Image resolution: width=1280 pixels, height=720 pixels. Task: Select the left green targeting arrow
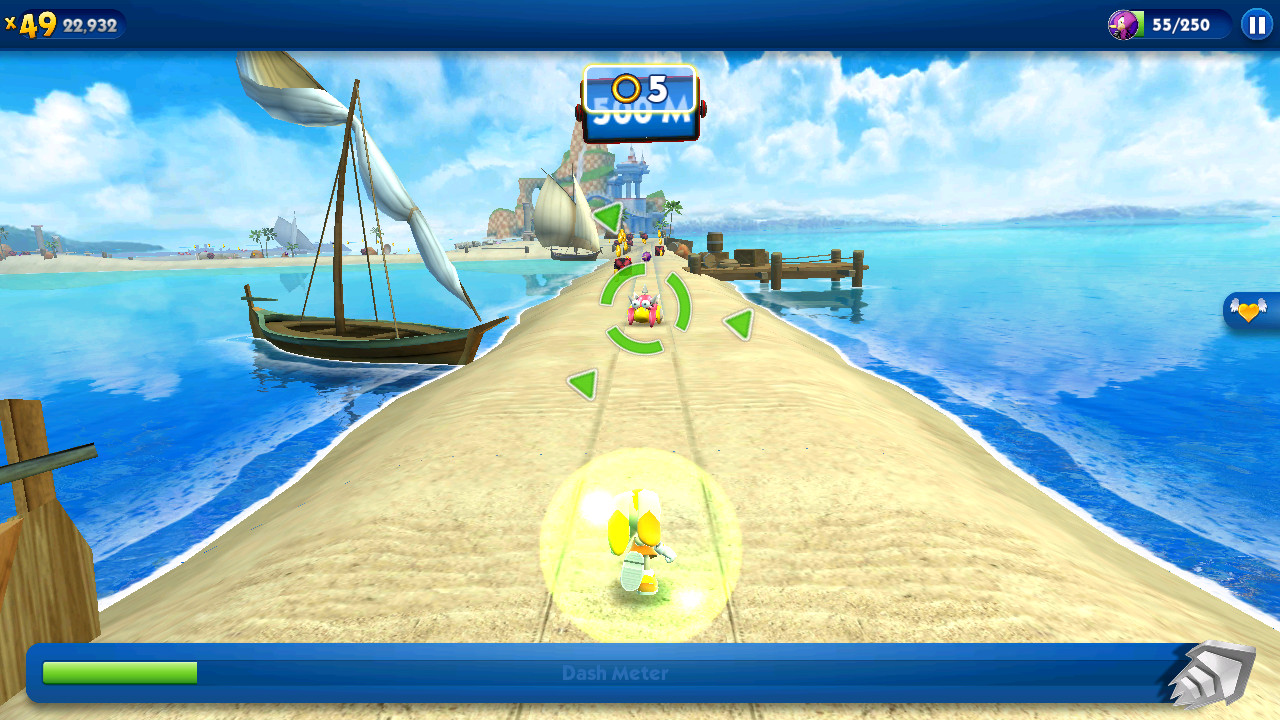pyautogui.click(x=585, y=383)
